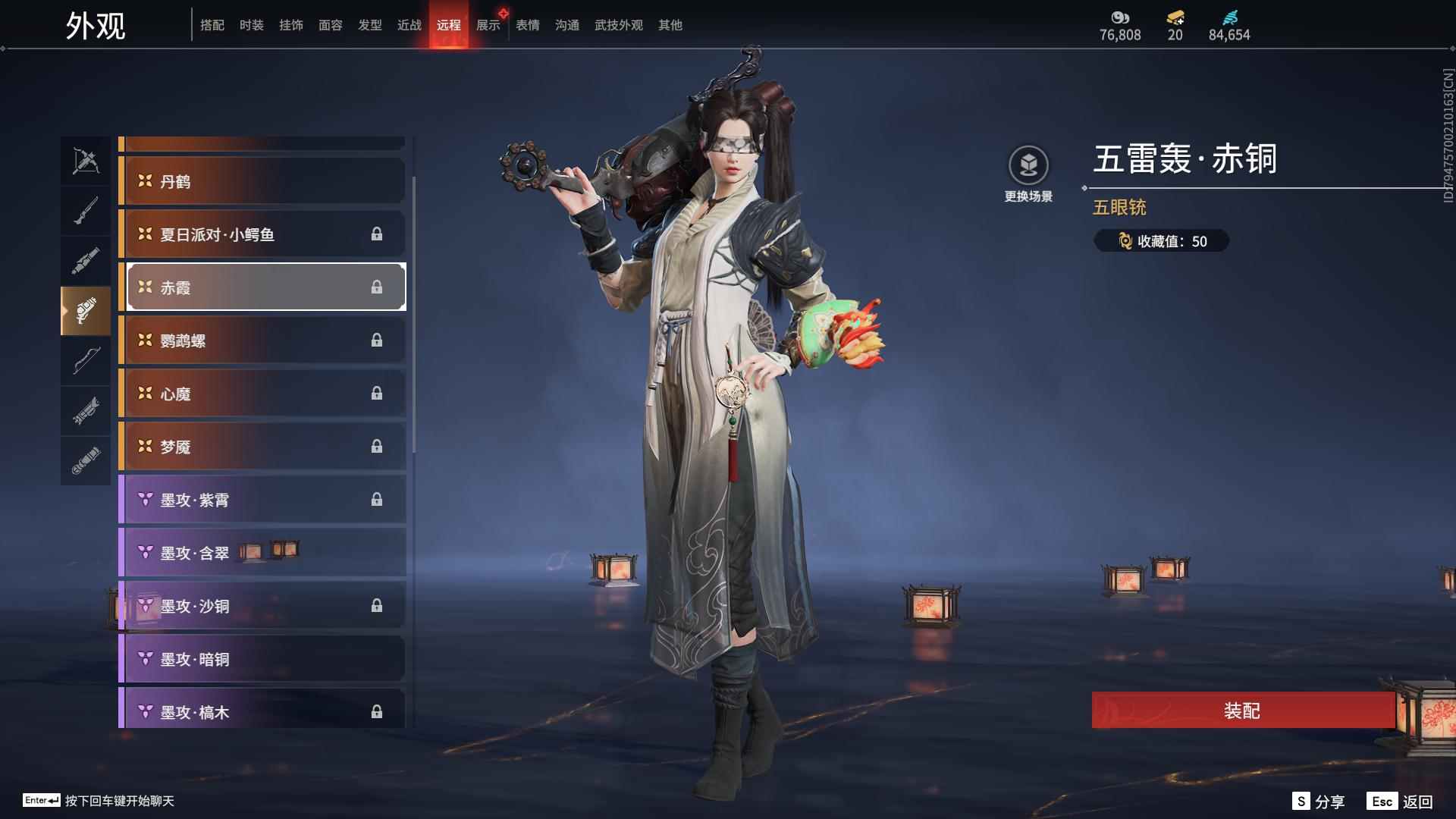
Task: Pick the 鹦鹉螺 skin row
Action: [262, 340]
